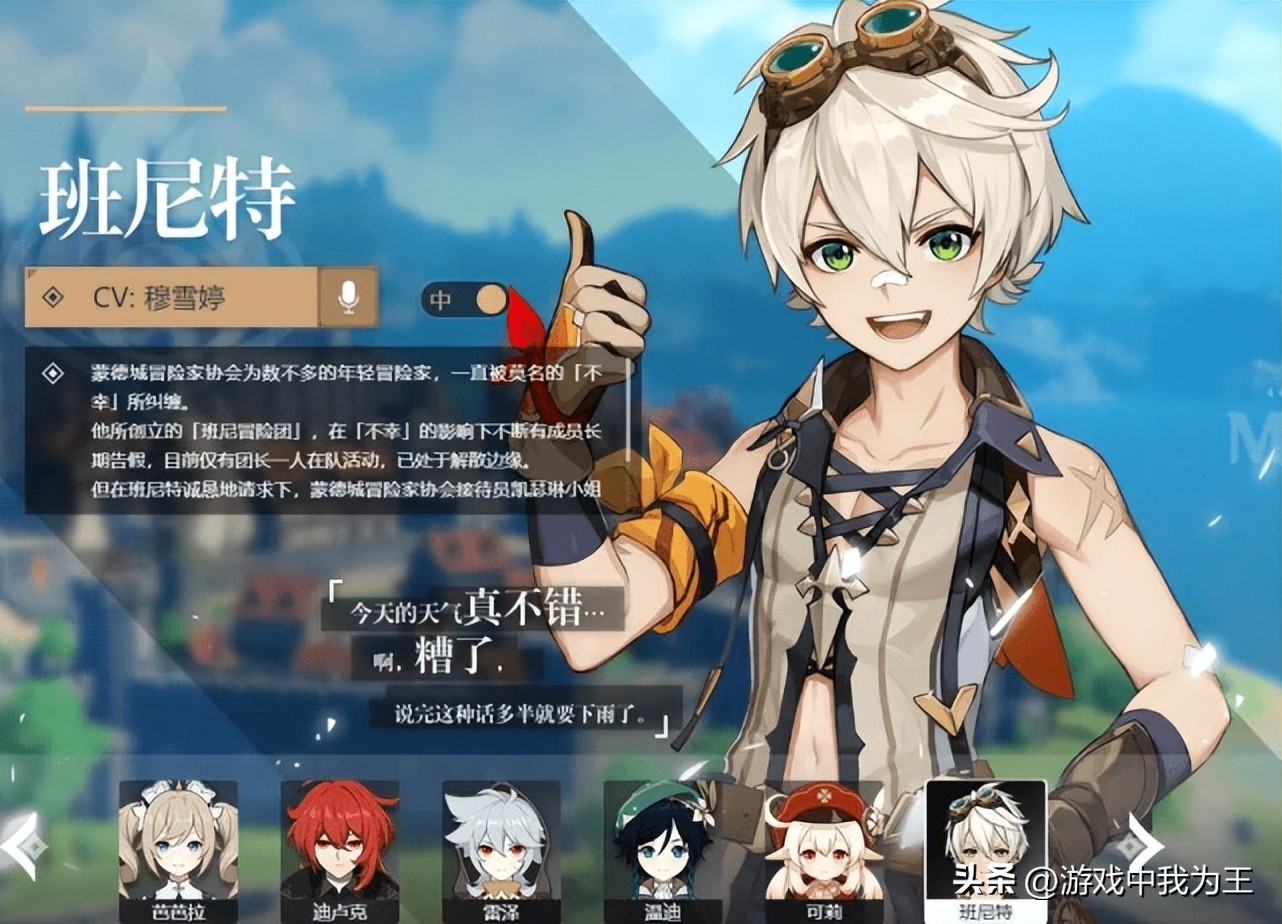The height and width of the screenshot is (924, 1282).
Task: Switch to the 温迪 character portrait
Action: [x=662, y=848]
